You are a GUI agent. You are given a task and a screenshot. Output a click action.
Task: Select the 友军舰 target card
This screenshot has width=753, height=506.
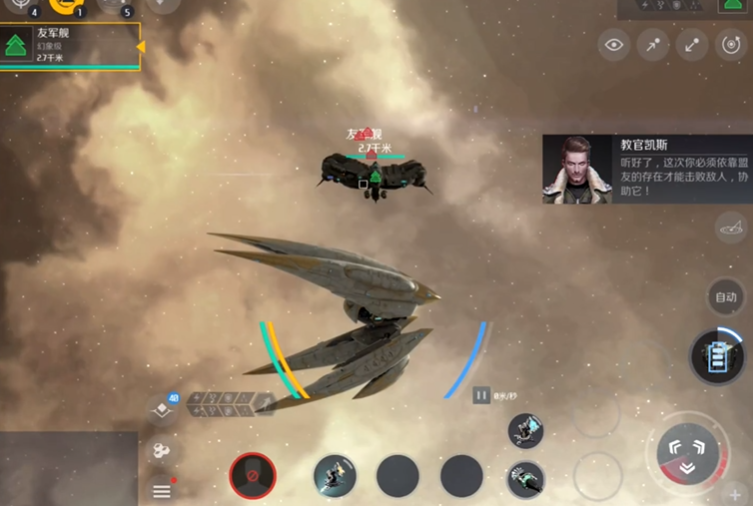pos(70,46)
